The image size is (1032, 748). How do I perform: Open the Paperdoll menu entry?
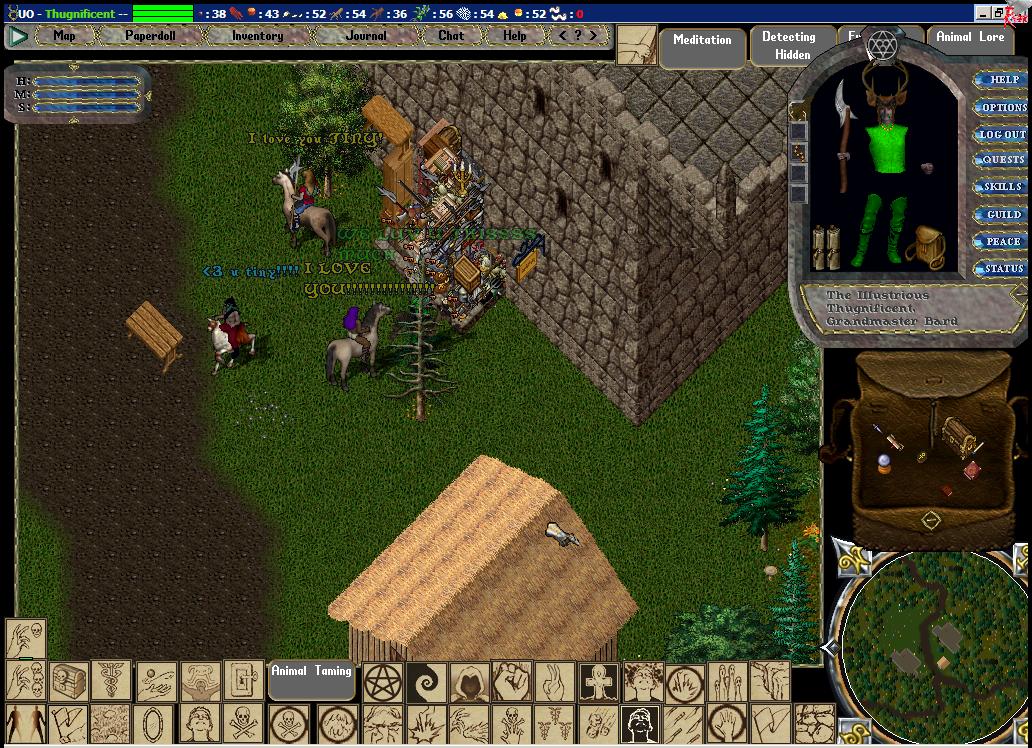[150, 36]
